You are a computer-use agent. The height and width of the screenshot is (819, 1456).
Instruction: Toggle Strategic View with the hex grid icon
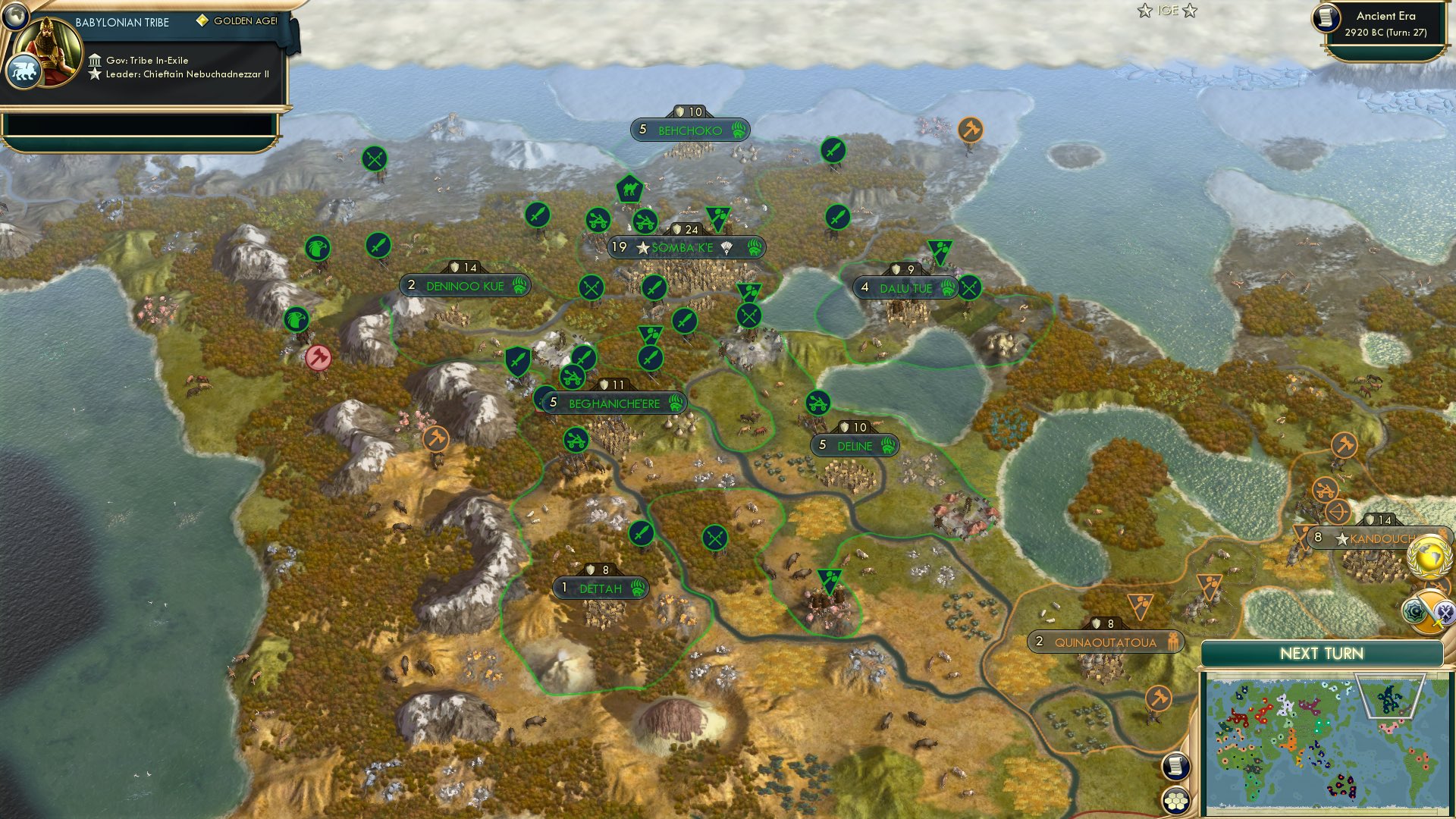1177,799
